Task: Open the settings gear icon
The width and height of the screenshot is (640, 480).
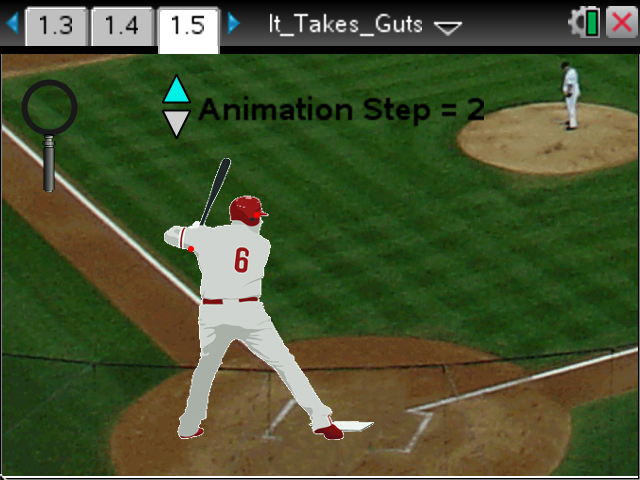Action: (580, 23)
